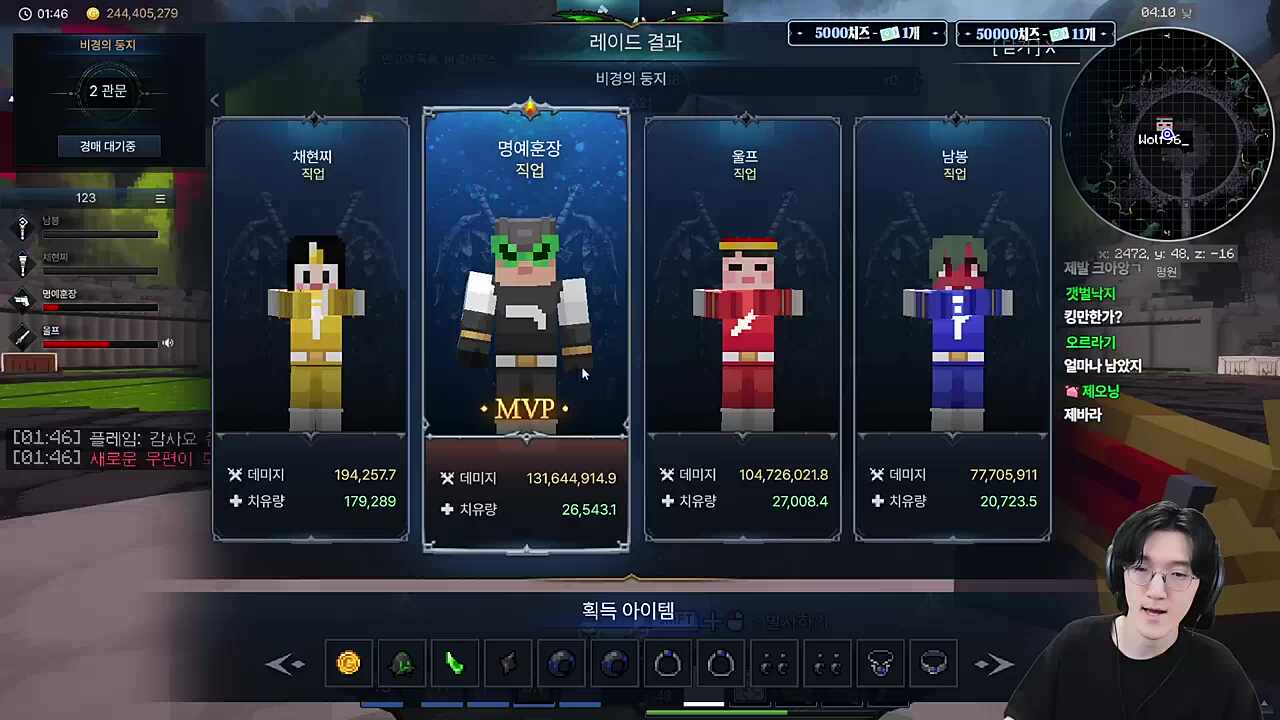Viewport: 1280px width, 720px height.
Task: Click the 5000치즈 1개 donation banner
Action: (x=866, y=33)
